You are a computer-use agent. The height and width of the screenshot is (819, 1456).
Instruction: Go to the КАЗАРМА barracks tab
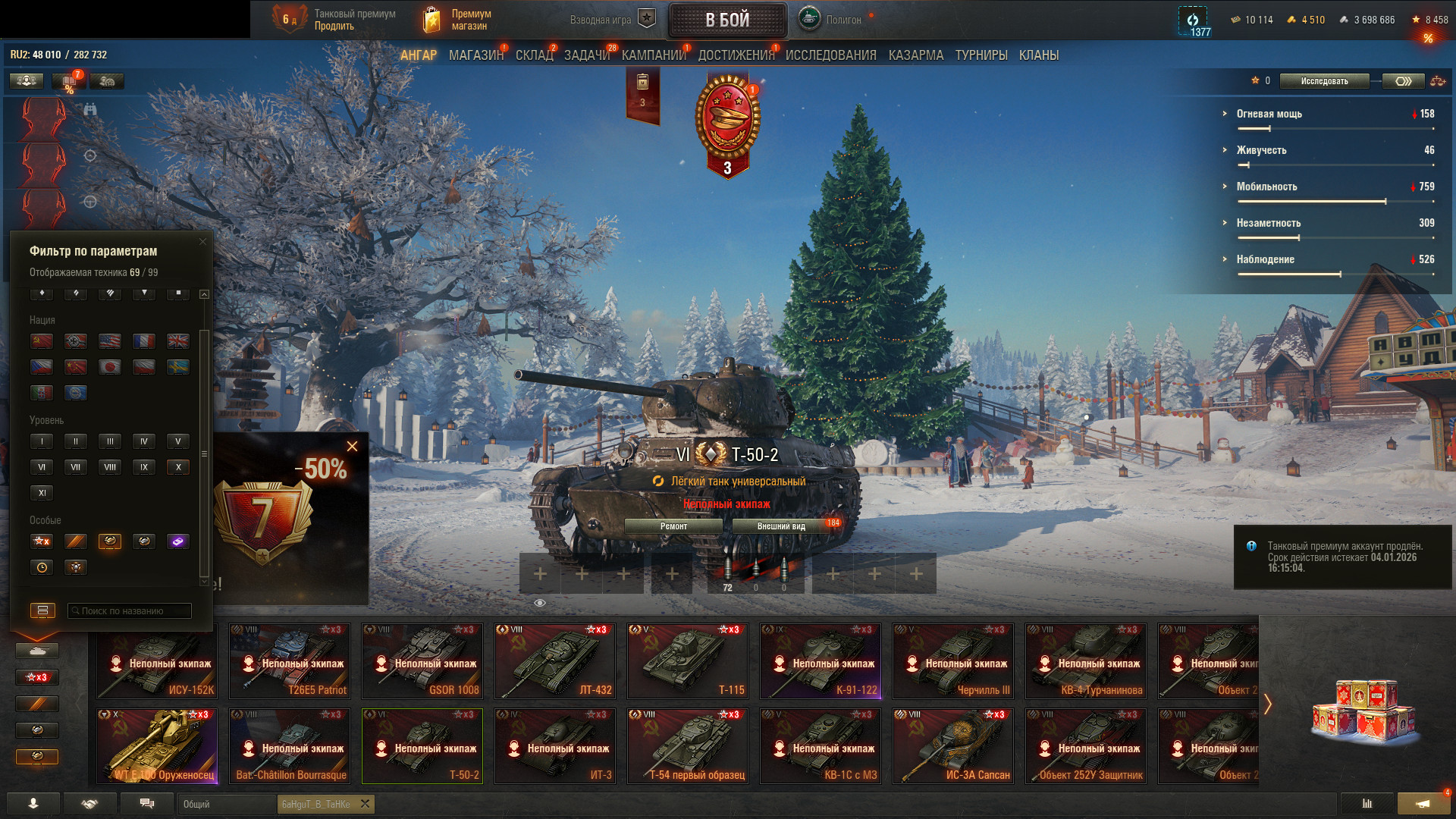tap(915, 55)
